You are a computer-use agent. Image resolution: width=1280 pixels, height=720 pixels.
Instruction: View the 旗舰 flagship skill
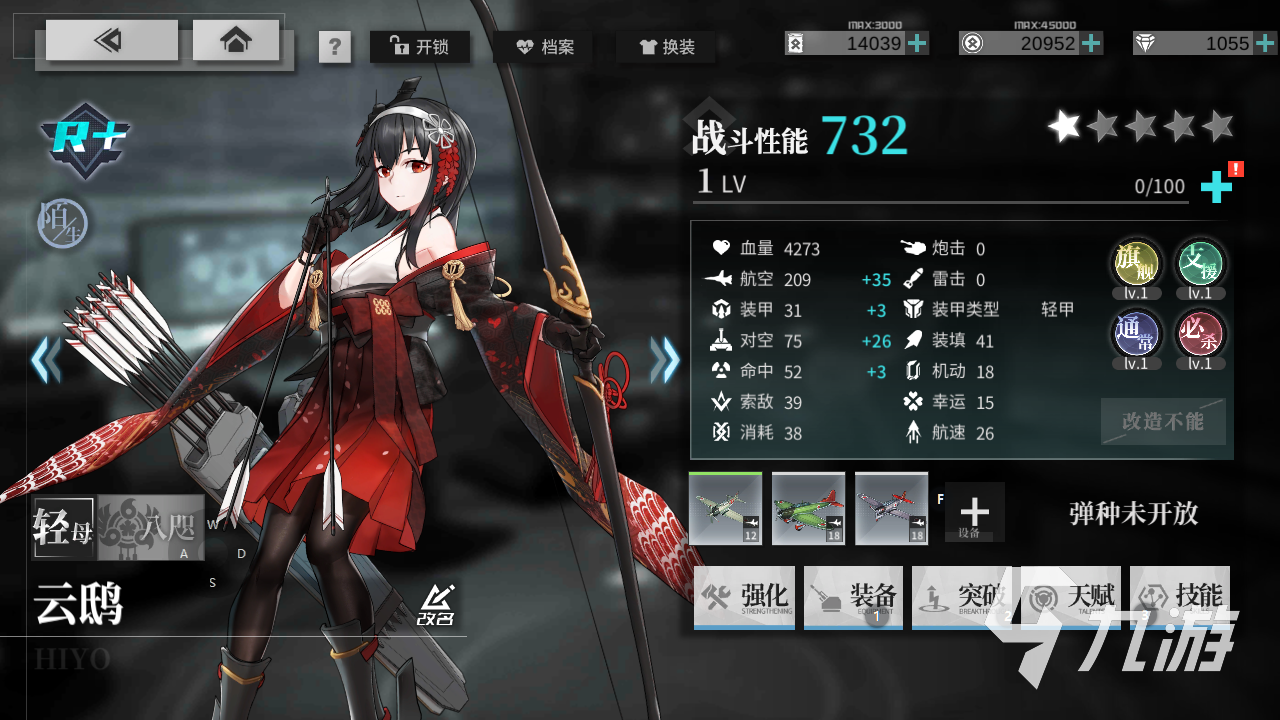(x=1137, y=264)
